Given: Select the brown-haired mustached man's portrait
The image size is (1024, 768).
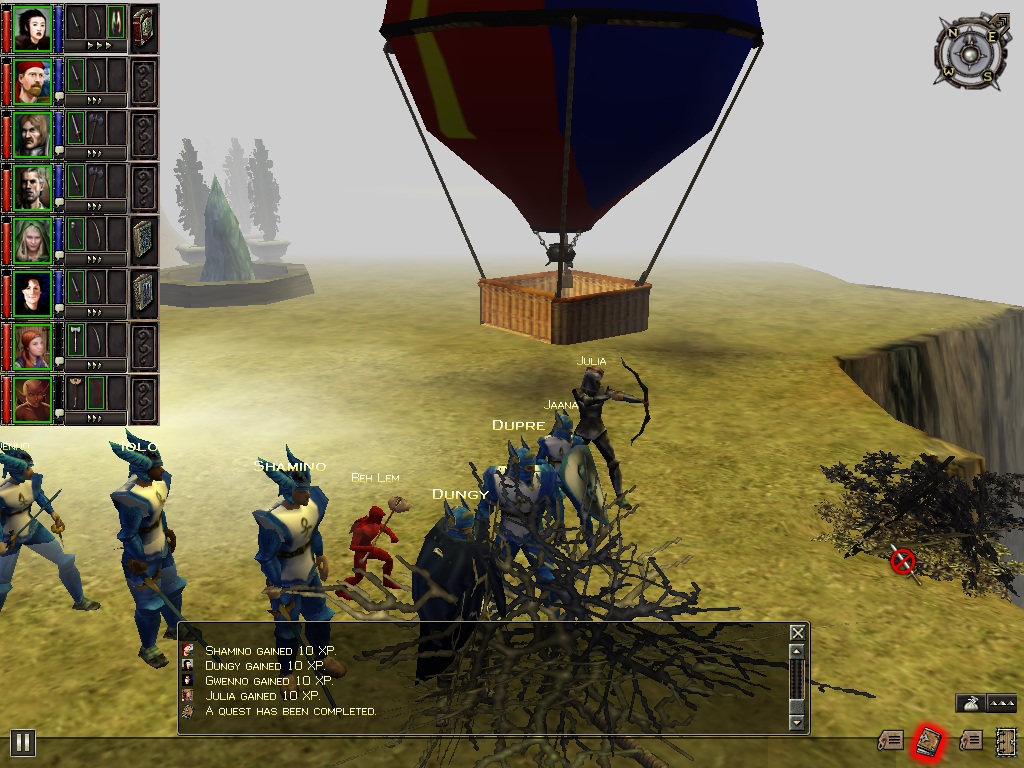Looking at the screenshot, I should pyautogui.click(x=33, y=134).
